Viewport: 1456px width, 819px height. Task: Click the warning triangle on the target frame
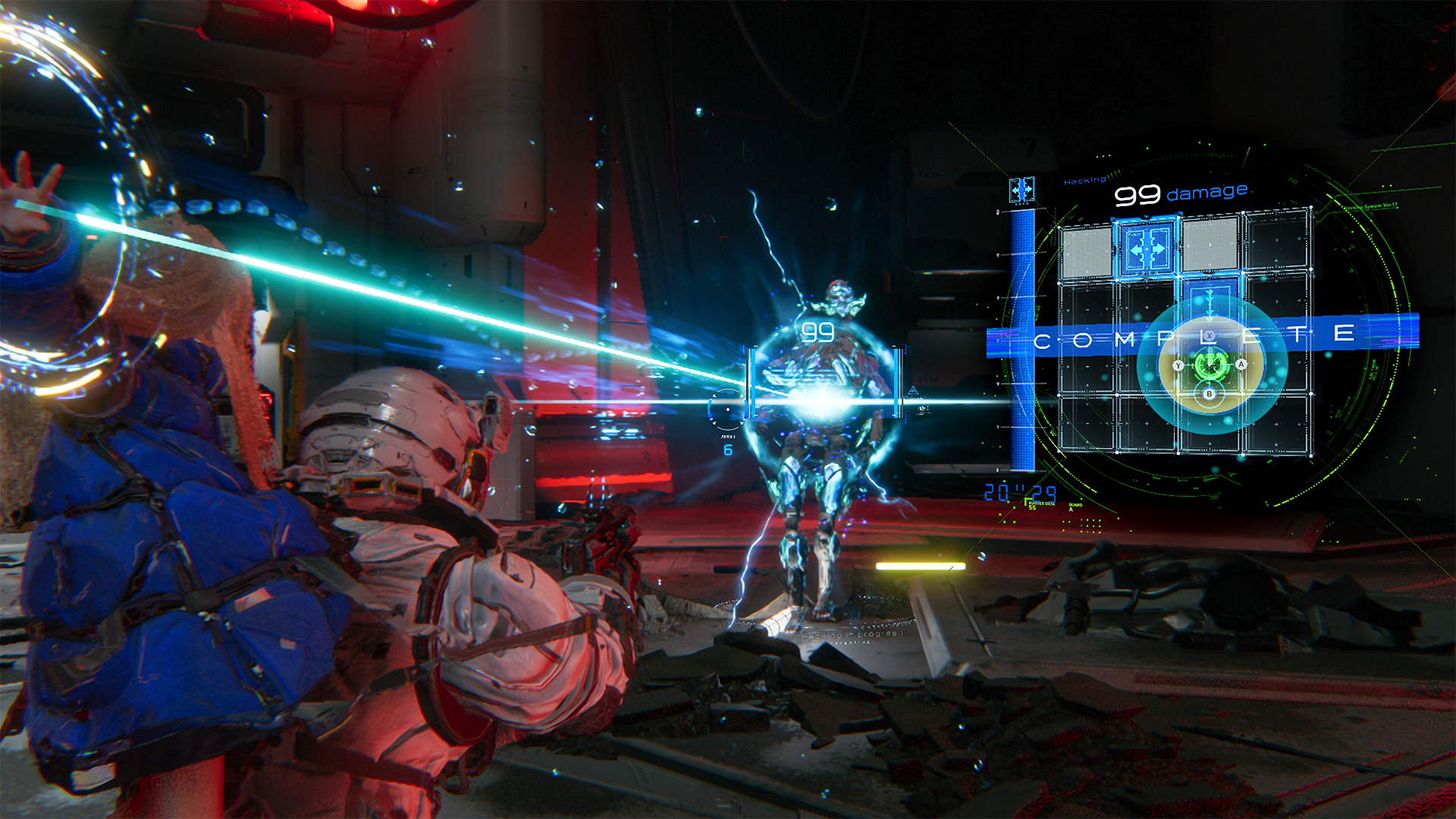click(x=913, y=390)
